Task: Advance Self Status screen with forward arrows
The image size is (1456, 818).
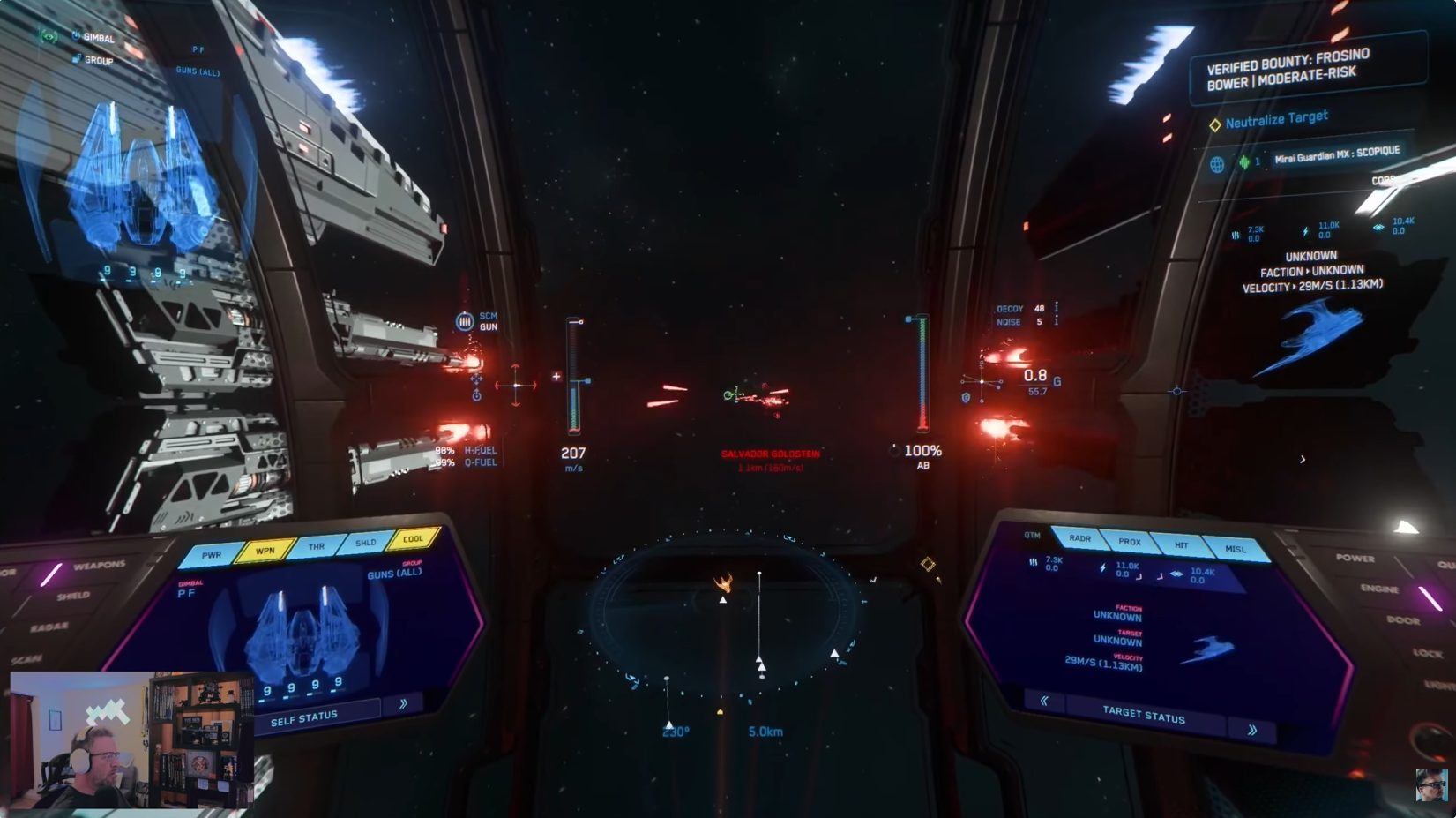Action: click(403, 703)
